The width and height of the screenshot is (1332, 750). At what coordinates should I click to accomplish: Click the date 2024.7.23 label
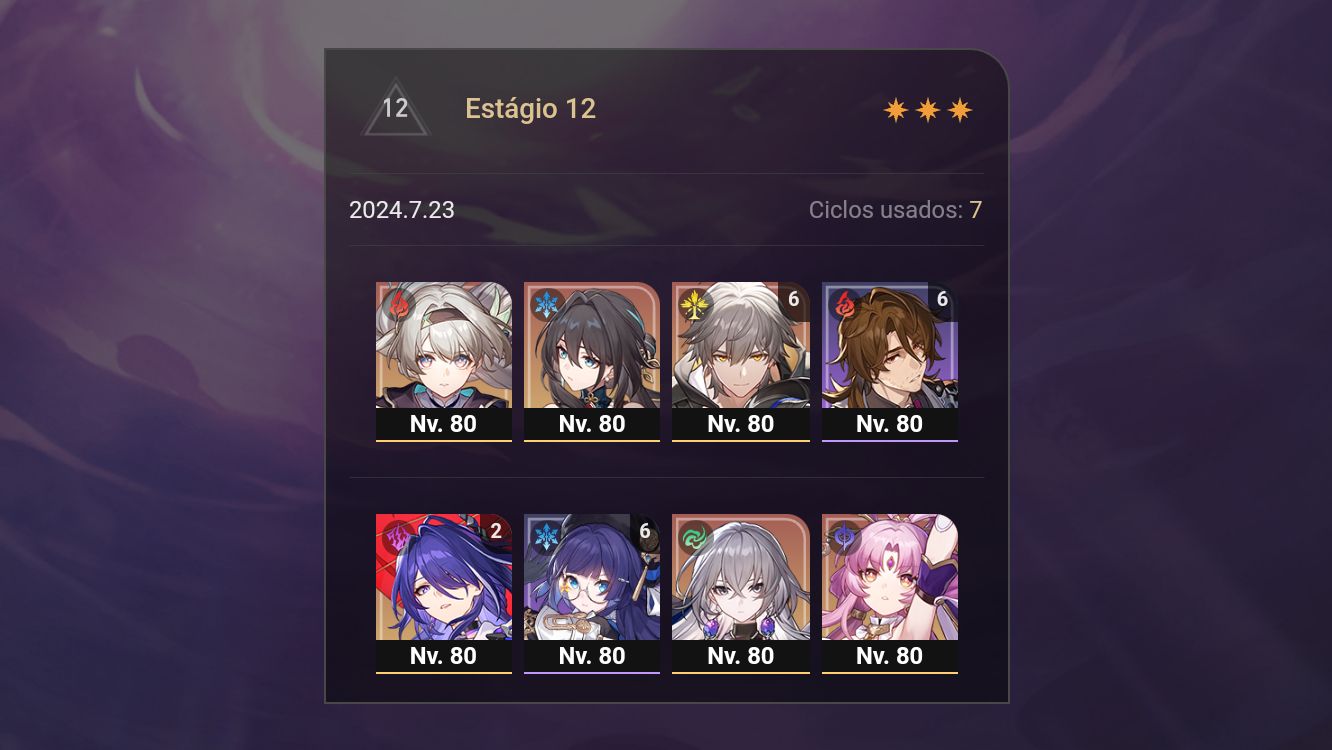click(x=402, y=210)
